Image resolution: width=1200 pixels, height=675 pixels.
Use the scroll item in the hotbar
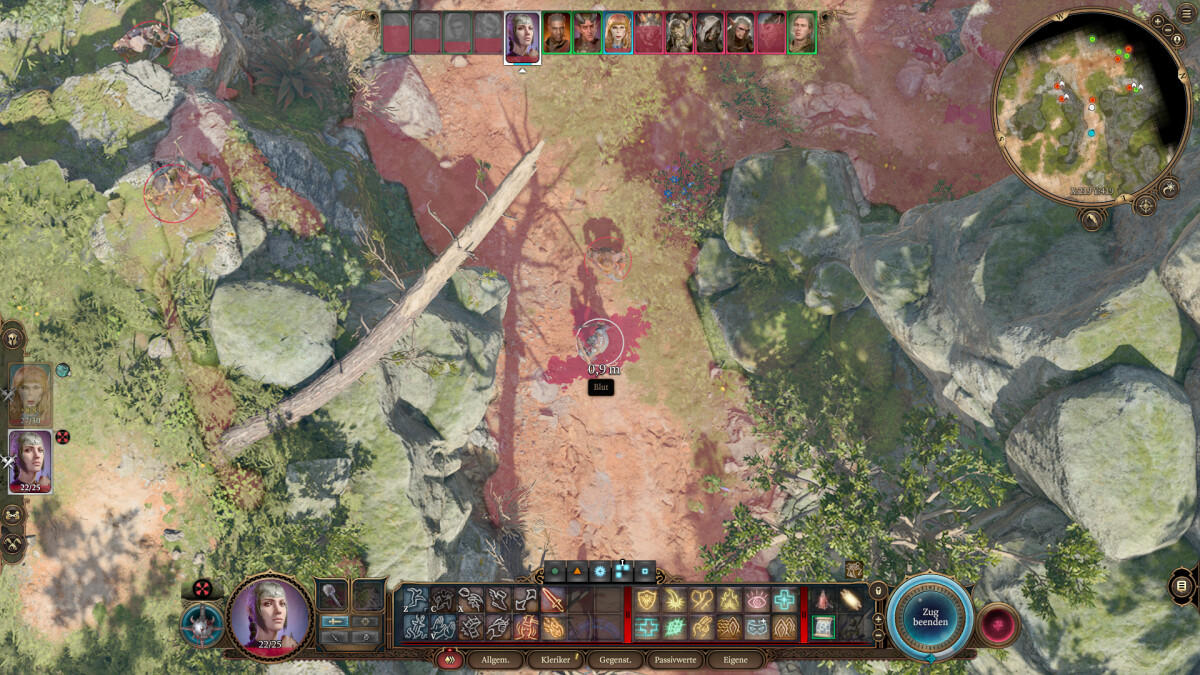click(823, 627)
